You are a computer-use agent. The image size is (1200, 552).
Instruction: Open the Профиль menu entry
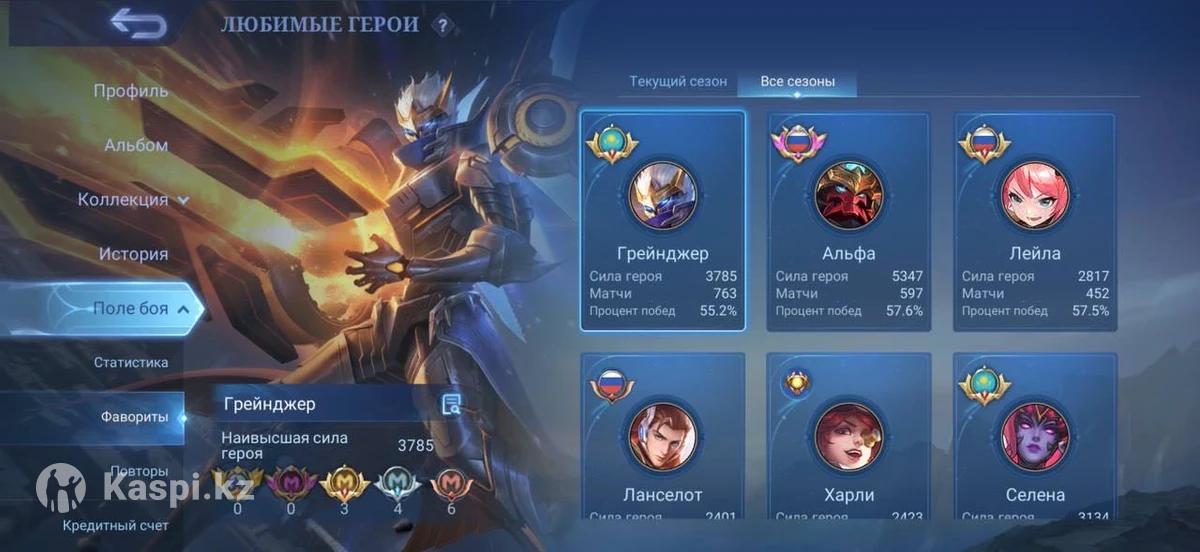pyautogui.click(x=131, y=91)
